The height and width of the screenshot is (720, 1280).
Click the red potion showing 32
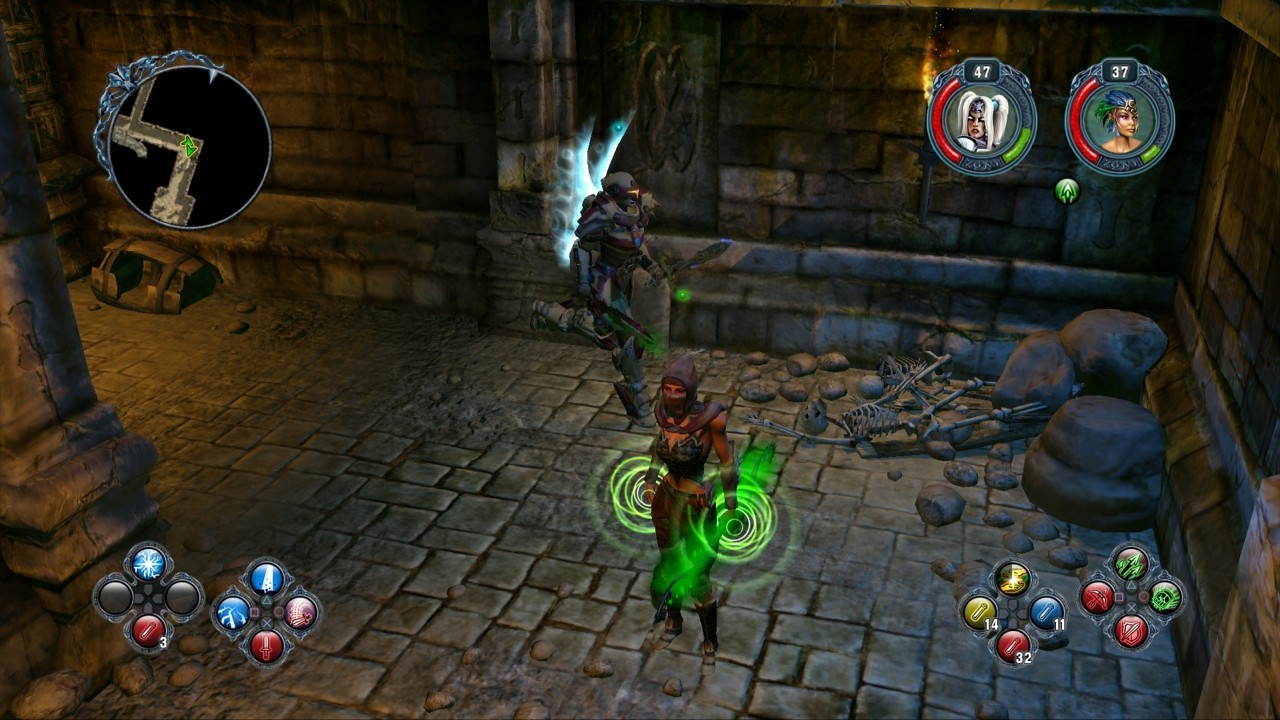click(x=1012, y=648)
